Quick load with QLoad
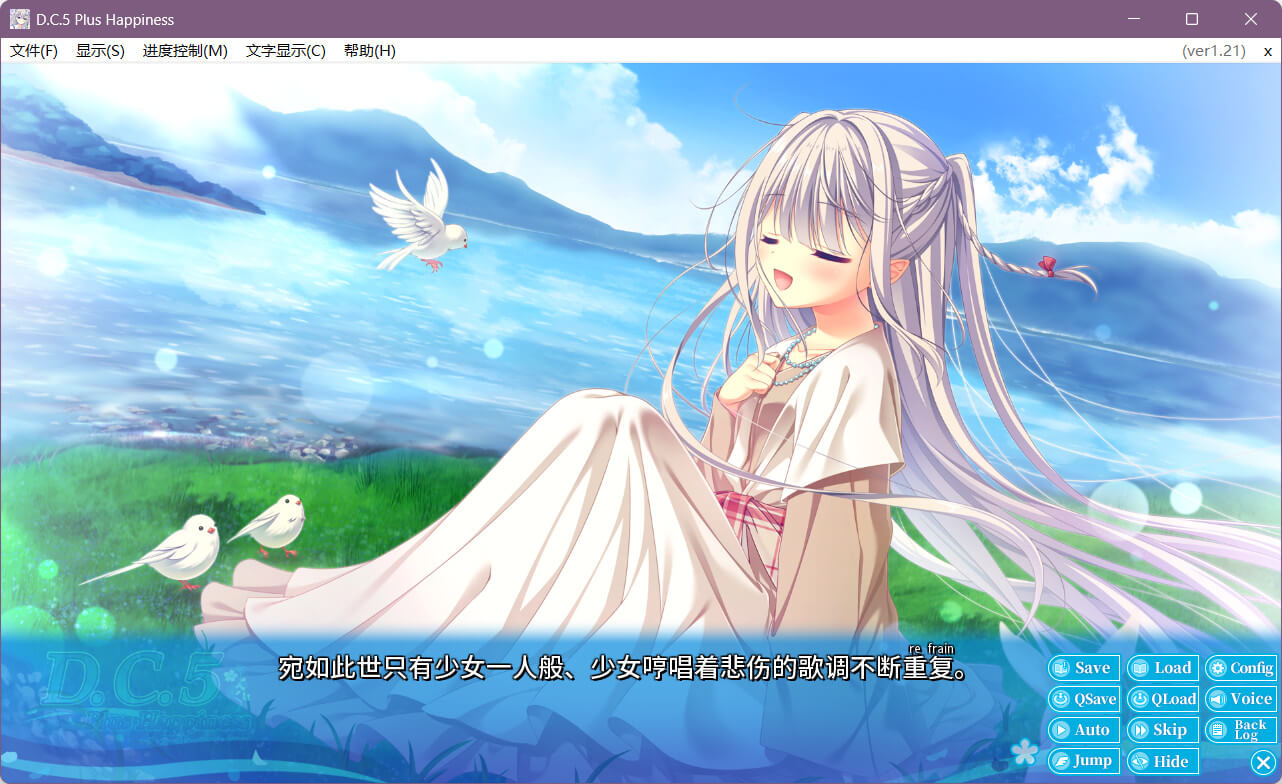This screenshot has width=1282, height=784. (x=1162, y=699)
